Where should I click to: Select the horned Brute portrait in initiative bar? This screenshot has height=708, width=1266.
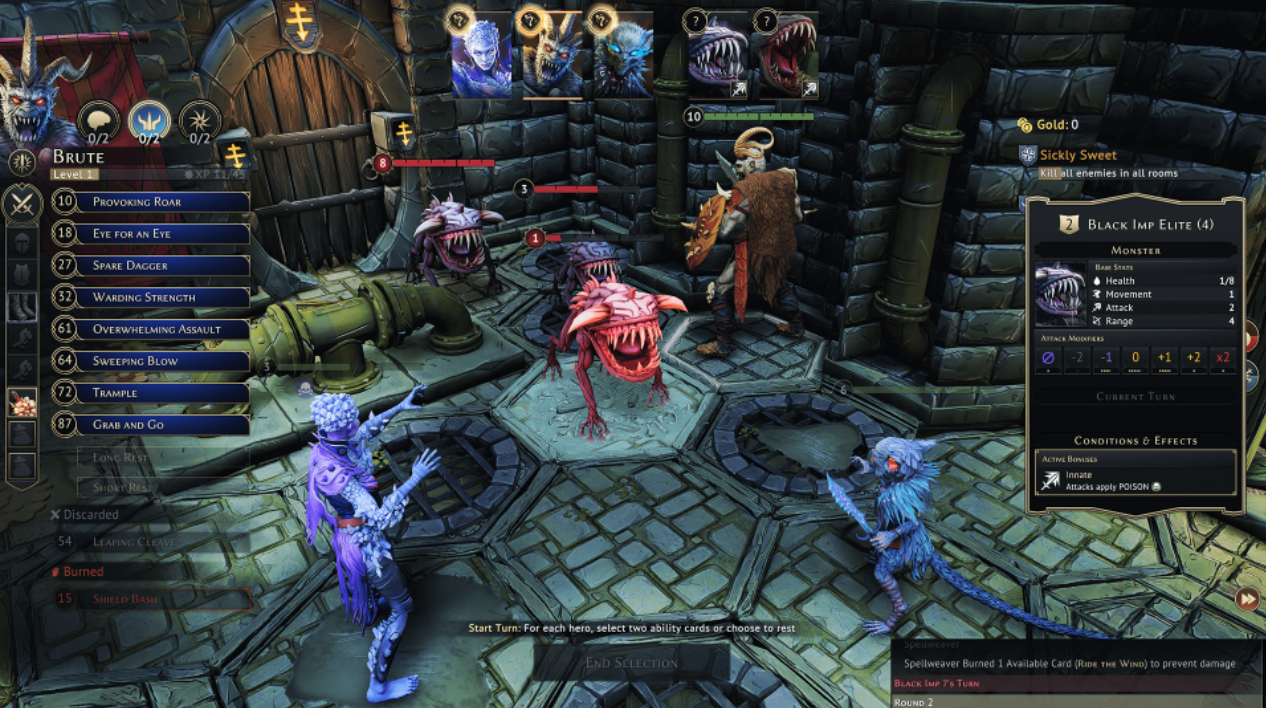552,55
